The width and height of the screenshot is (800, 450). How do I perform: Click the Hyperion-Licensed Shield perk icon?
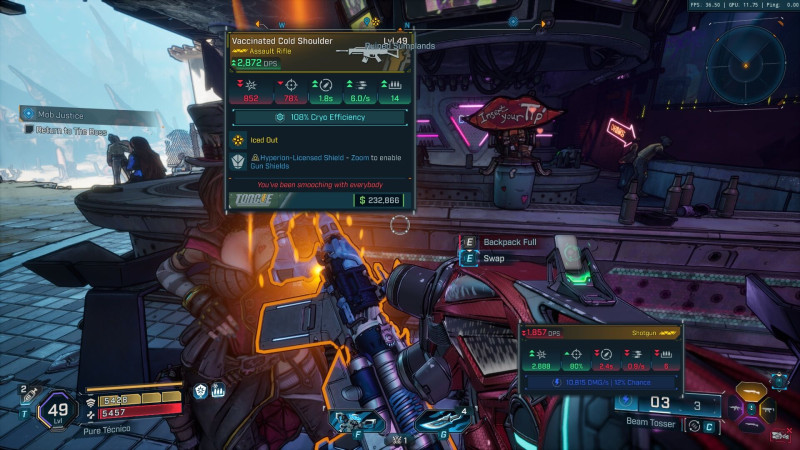pyautogui.click(x=238, y=162)
